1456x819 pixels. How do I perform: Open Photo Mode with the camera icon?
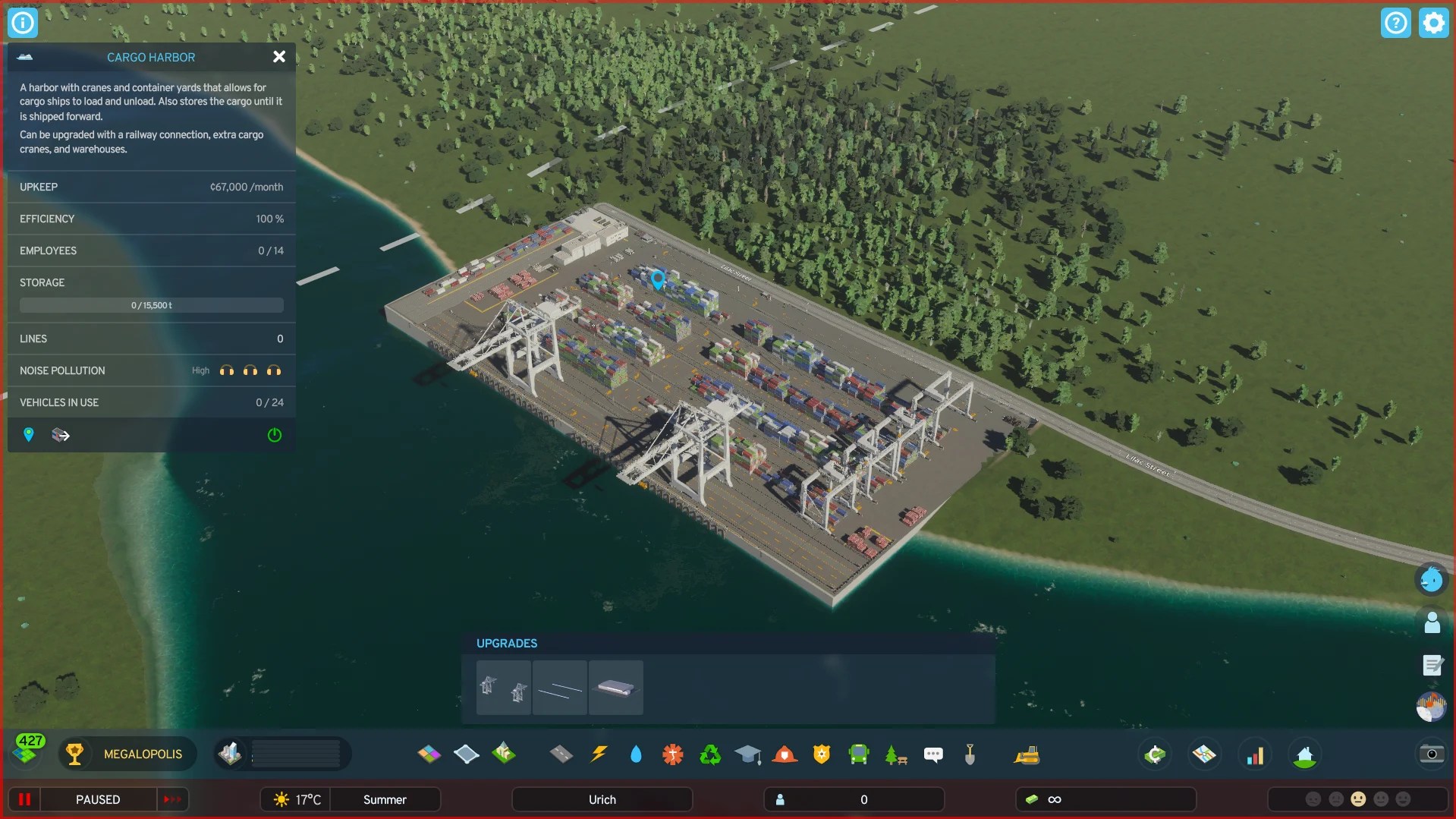coord(1431,754)
